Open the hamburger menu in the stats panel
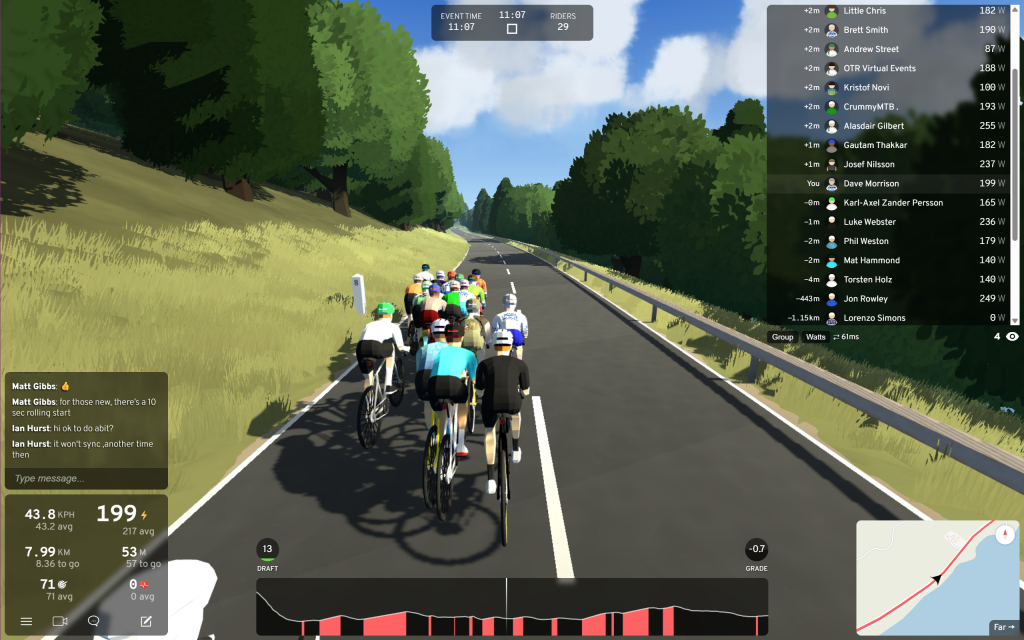Screen dimensions: 1024x640 click(26, 621)
